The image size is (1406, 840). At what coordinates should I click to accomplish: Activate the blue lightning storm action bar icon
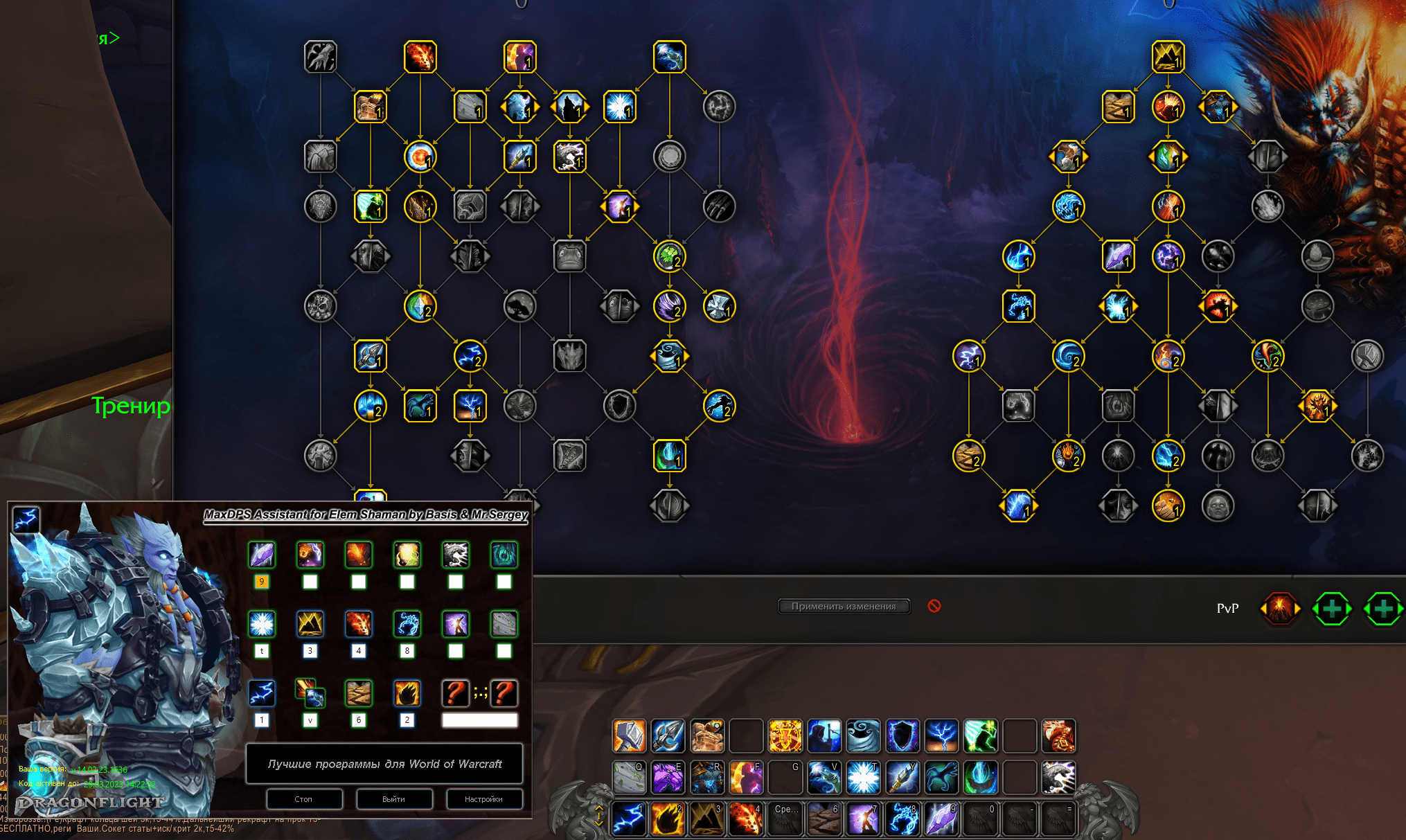(942, 735)
